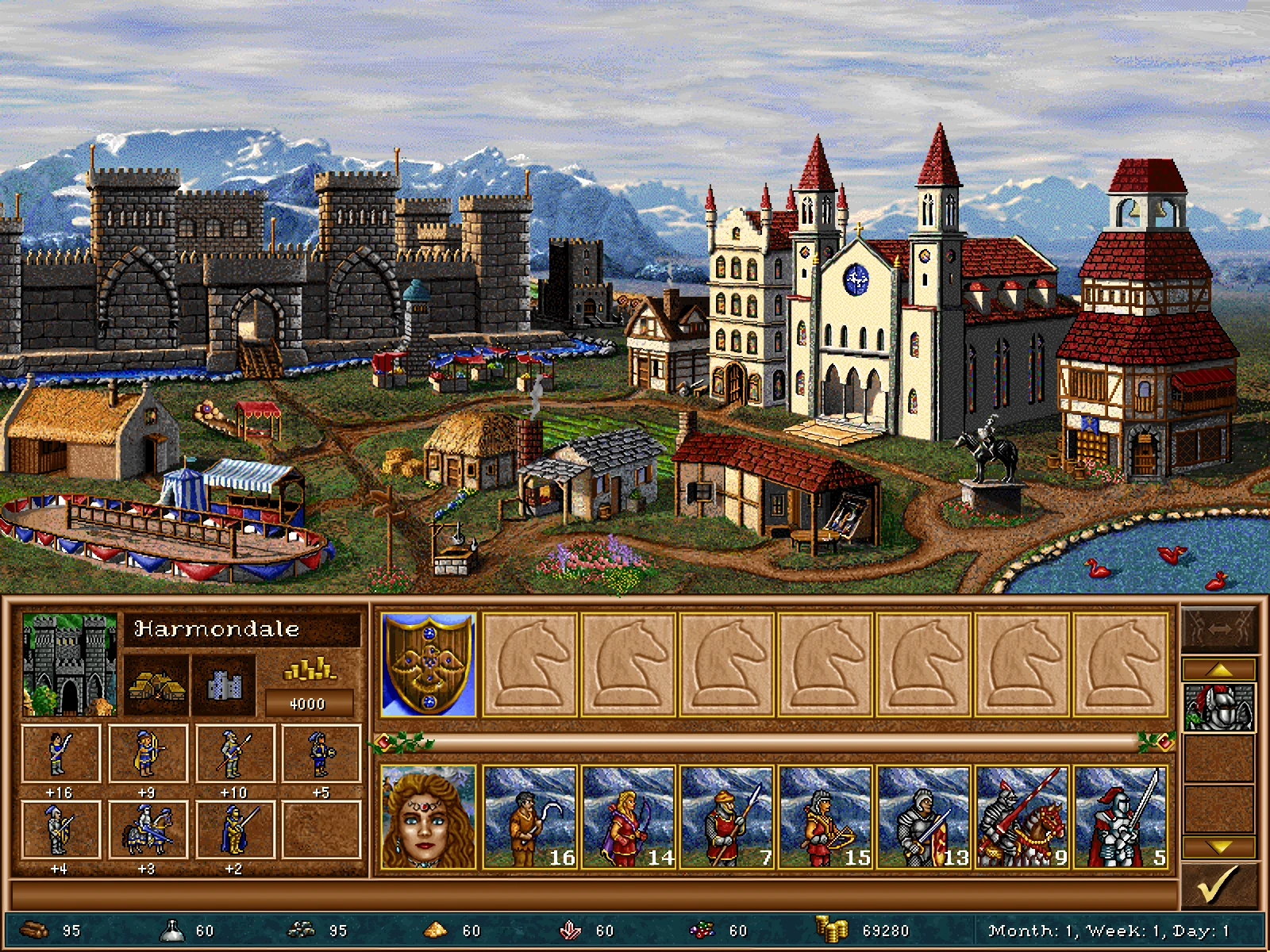The height and width of the screenshot is (952, 1270).
Task: Choose the cavalry stack of 9
Action: point(1022,817)
